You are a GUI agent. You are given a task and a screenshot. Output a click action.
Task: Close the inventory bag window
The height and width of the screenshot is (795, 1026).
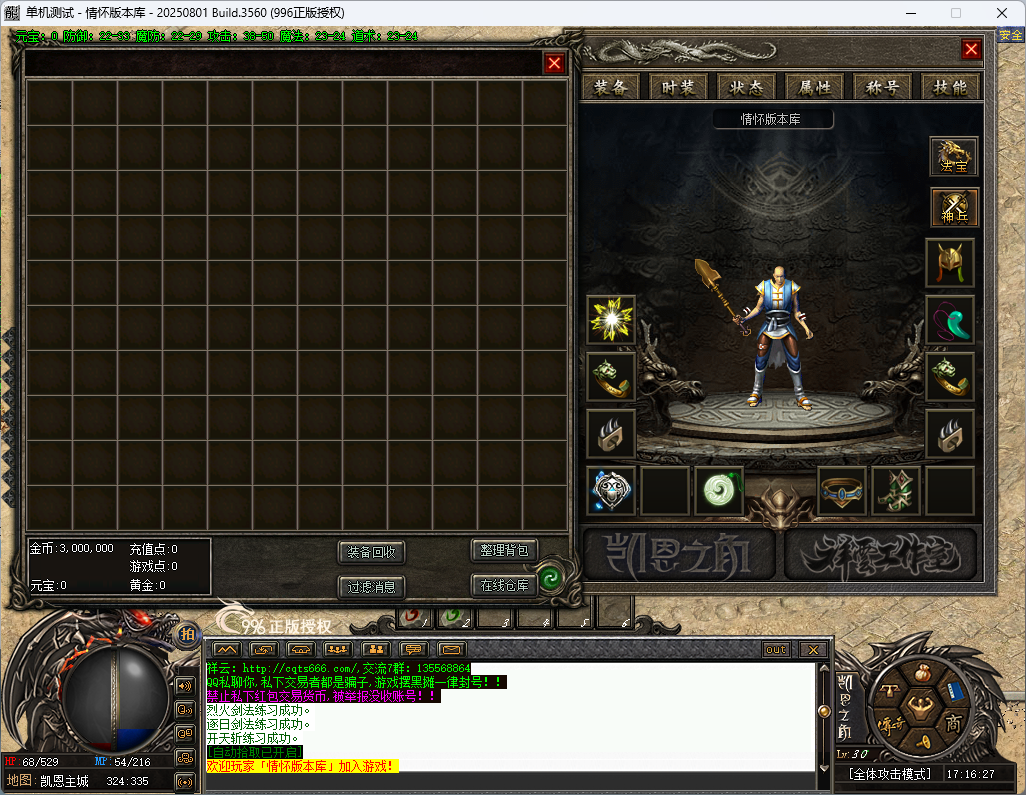point(554,64)
